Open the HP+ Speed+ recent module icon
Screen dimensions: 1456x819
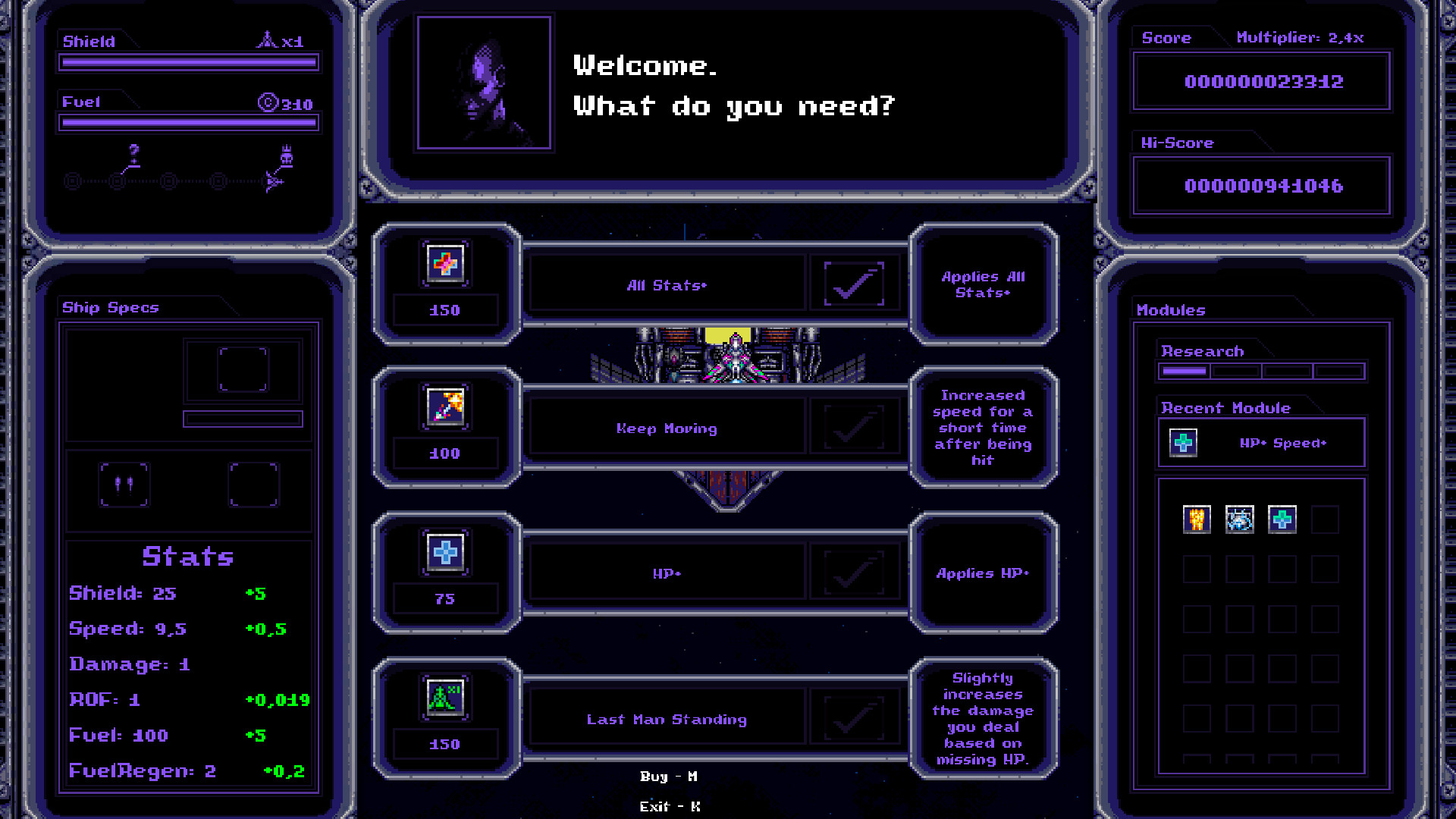pos(1183,443)
